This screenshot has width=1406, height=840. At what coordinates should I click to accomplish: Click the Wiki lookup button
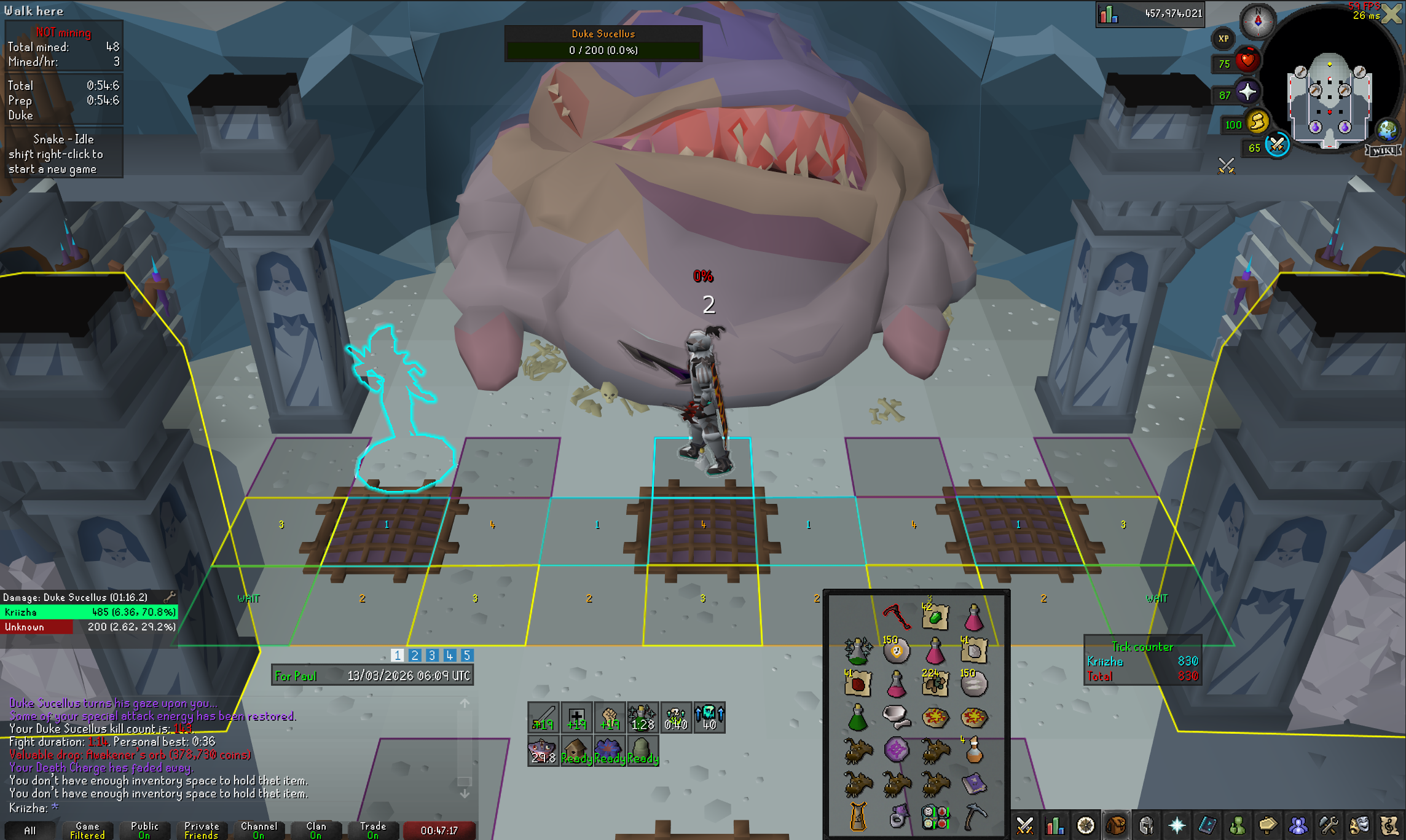click(1383, 151)
